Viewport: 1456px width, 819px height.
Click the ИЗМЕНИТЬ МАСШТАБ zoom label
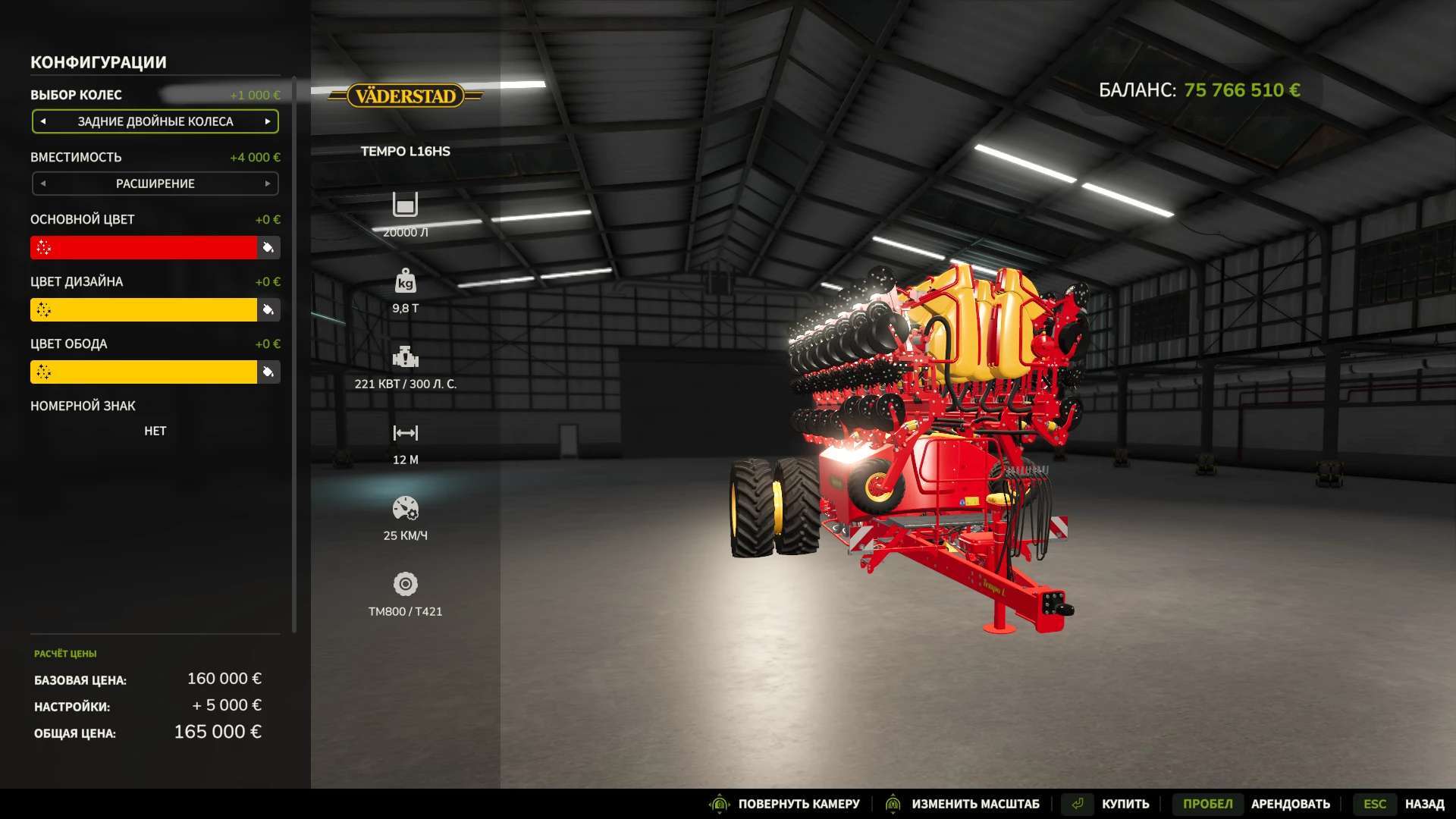pos(975,804)
